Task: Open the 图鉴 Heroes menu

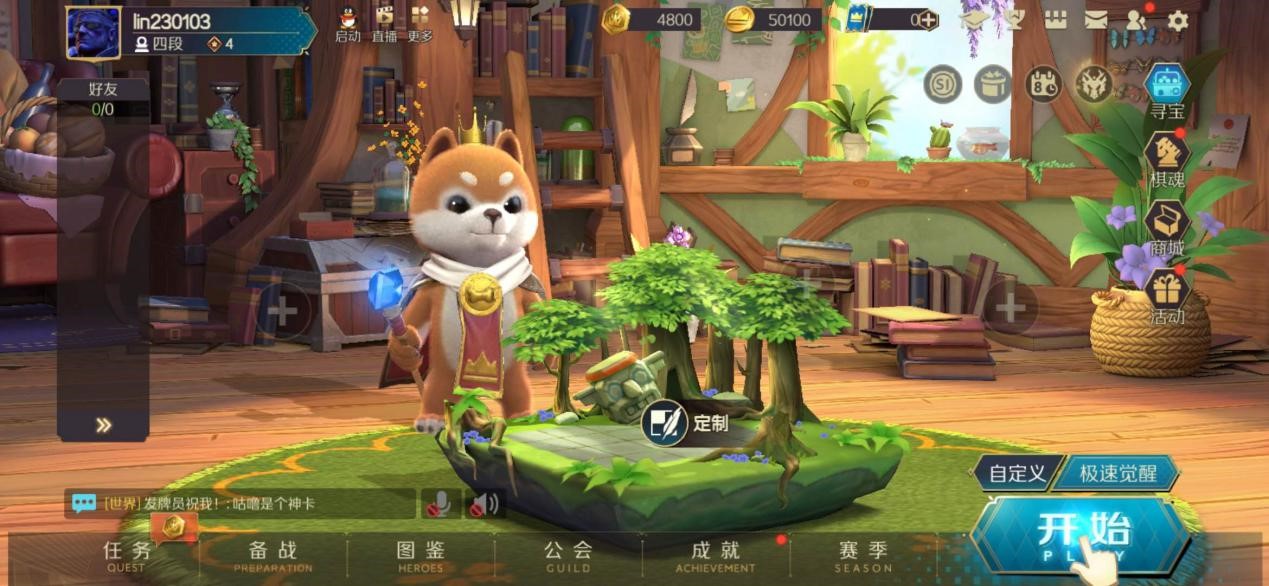Action: click(420, 556)
